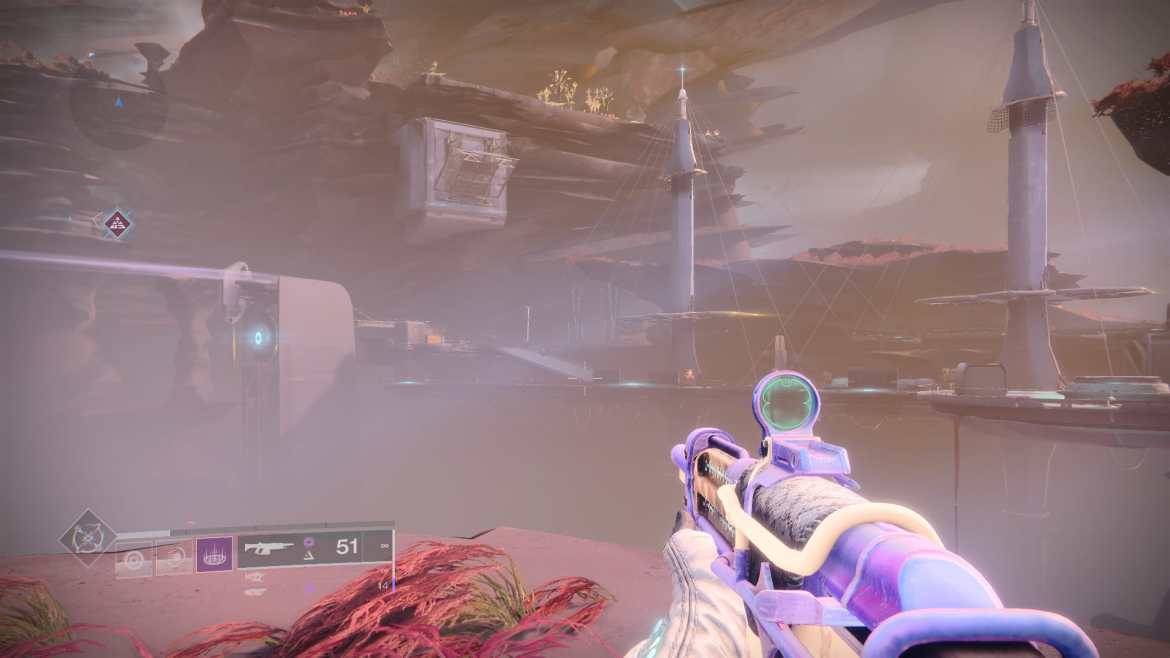Use the purple spiked-ring class ability
The height and width of the screenshot is (658, 1170).
tap(214, 553)
